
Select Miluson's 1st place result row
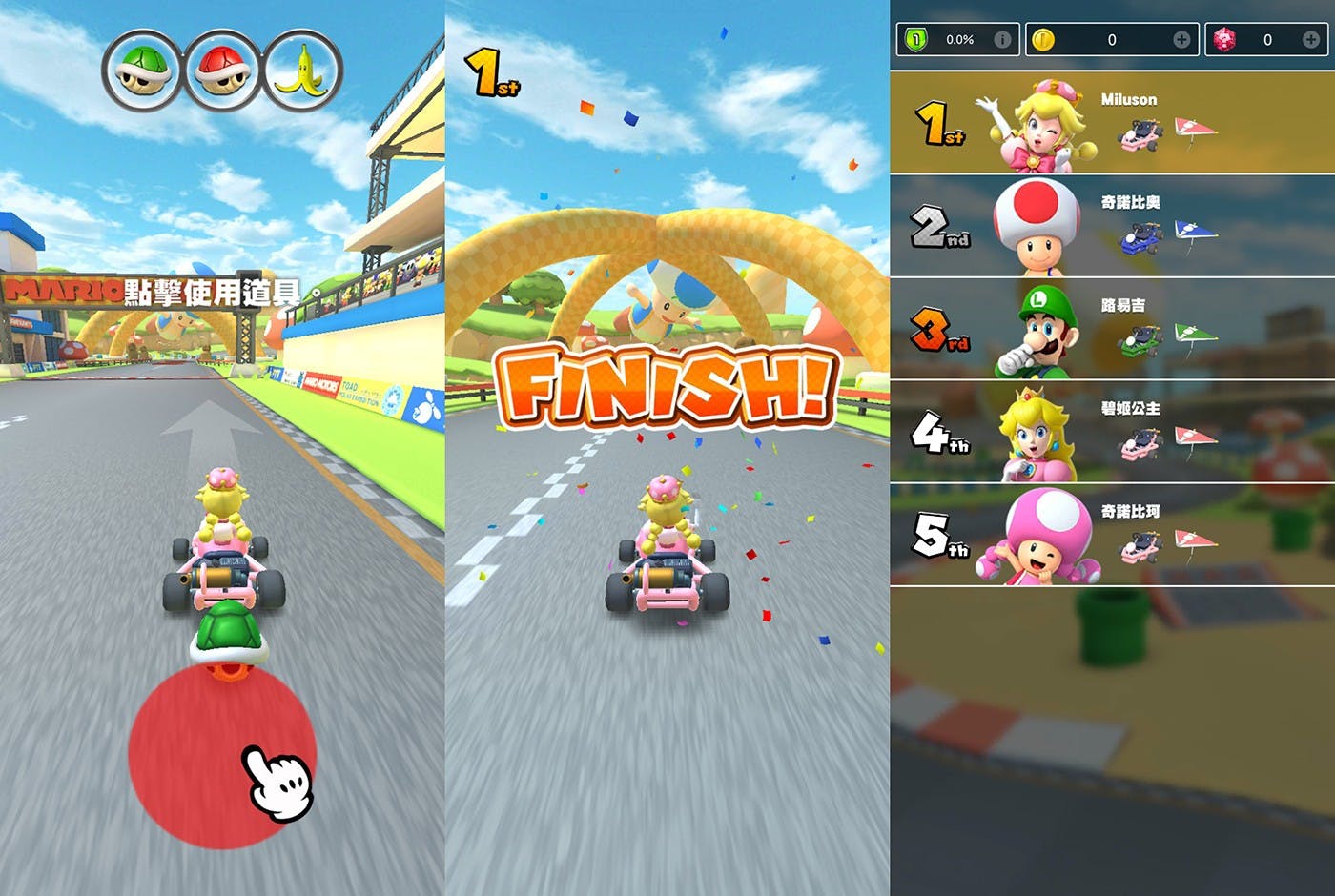click(x=1112, y=123)
